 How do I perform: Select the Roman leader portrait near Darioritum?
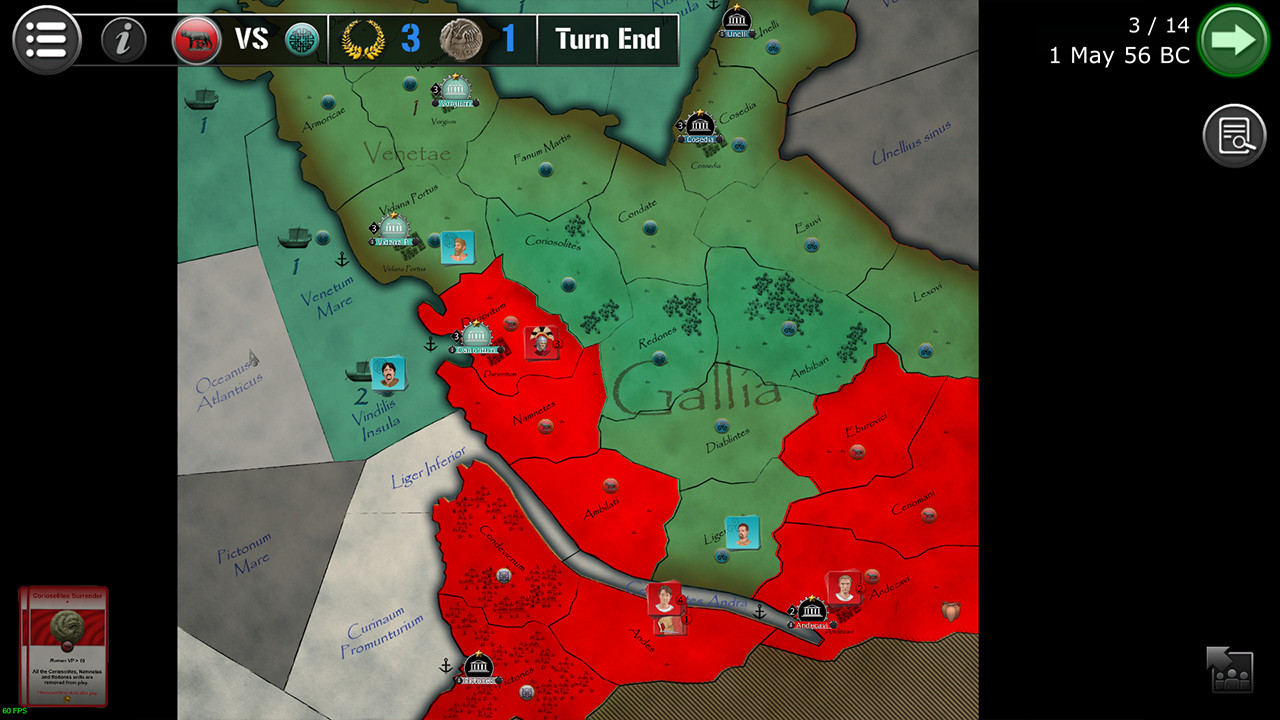click(x=541, y=342)
